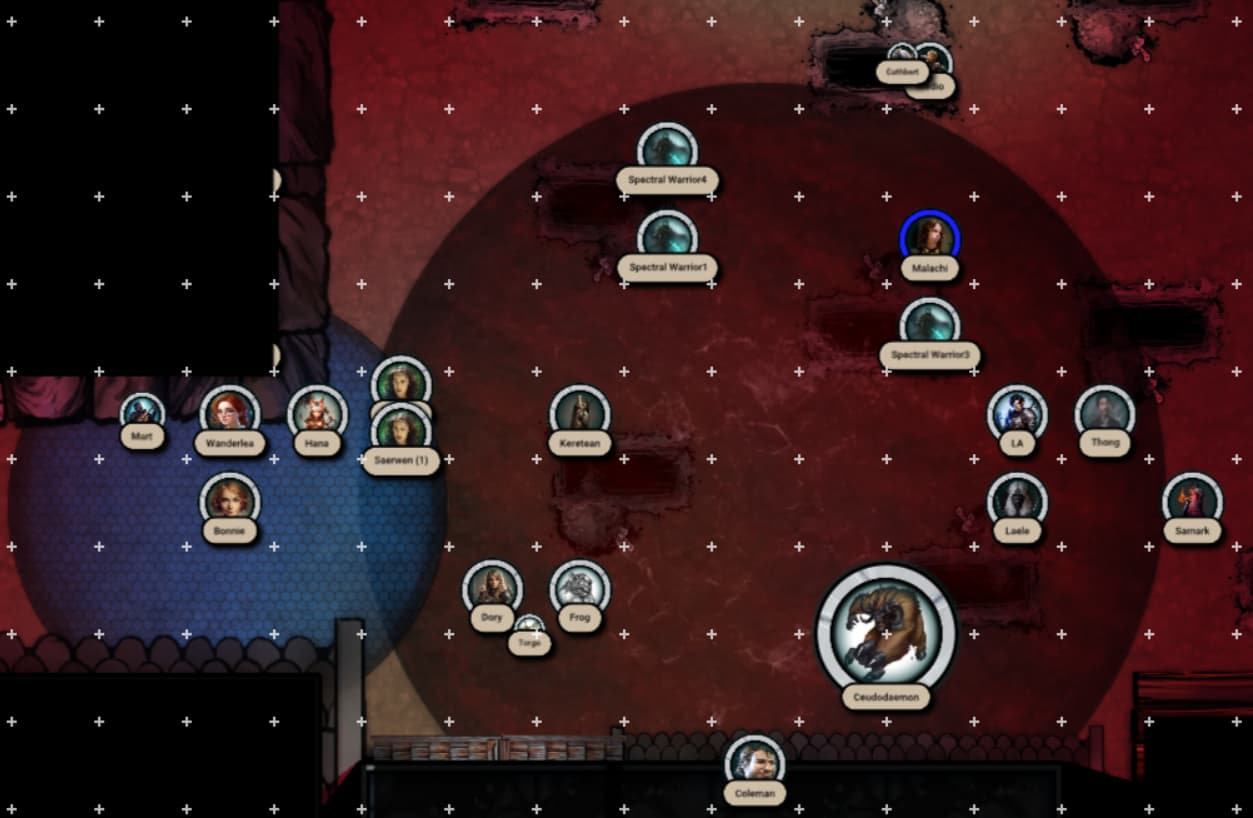Select the Mart token
This screenshot has height=818, width=1253.
pos(142,411)
